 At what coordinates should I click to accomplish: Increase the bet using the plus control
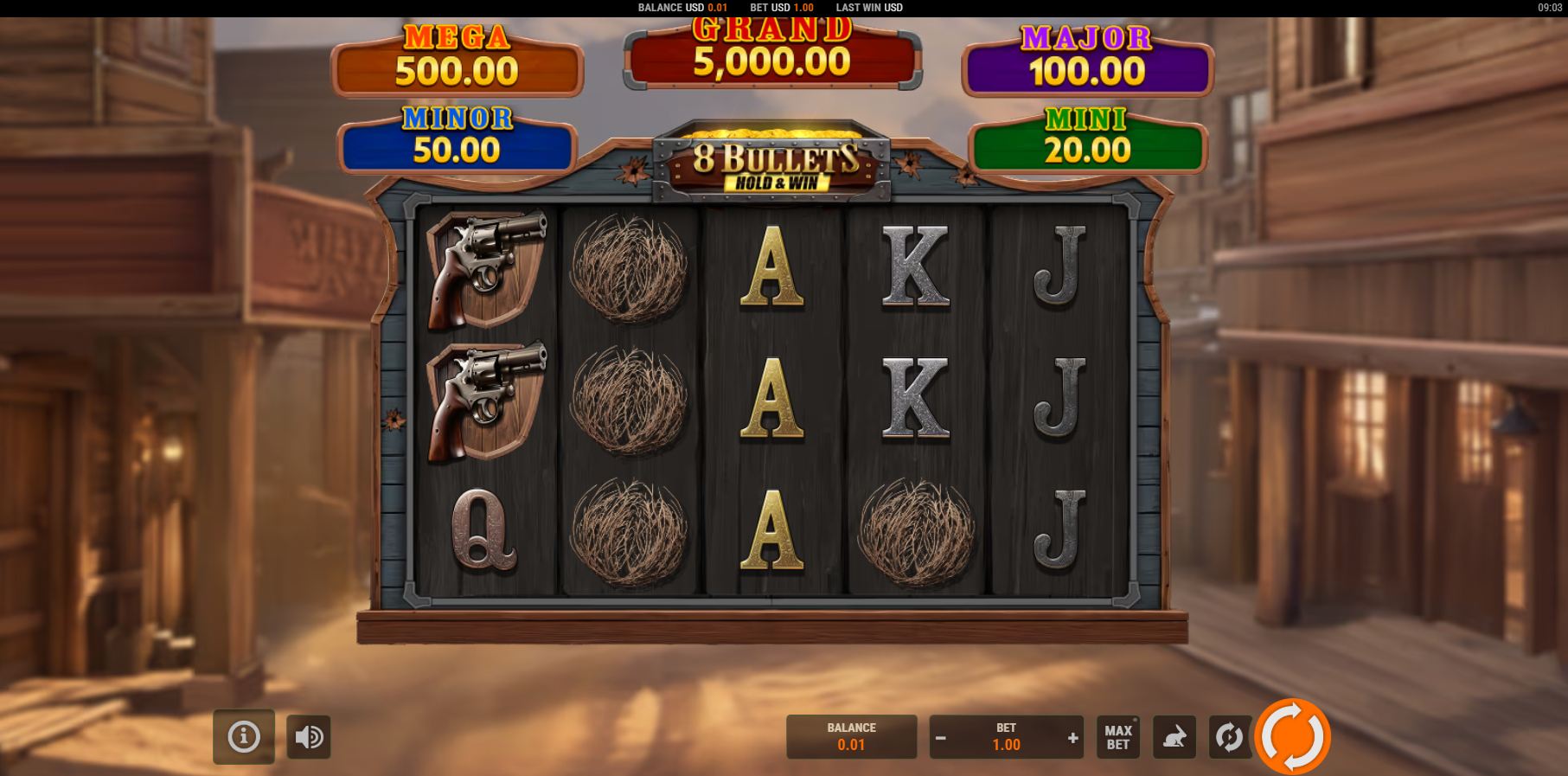pyautogui.click(x=1074, y=739)
